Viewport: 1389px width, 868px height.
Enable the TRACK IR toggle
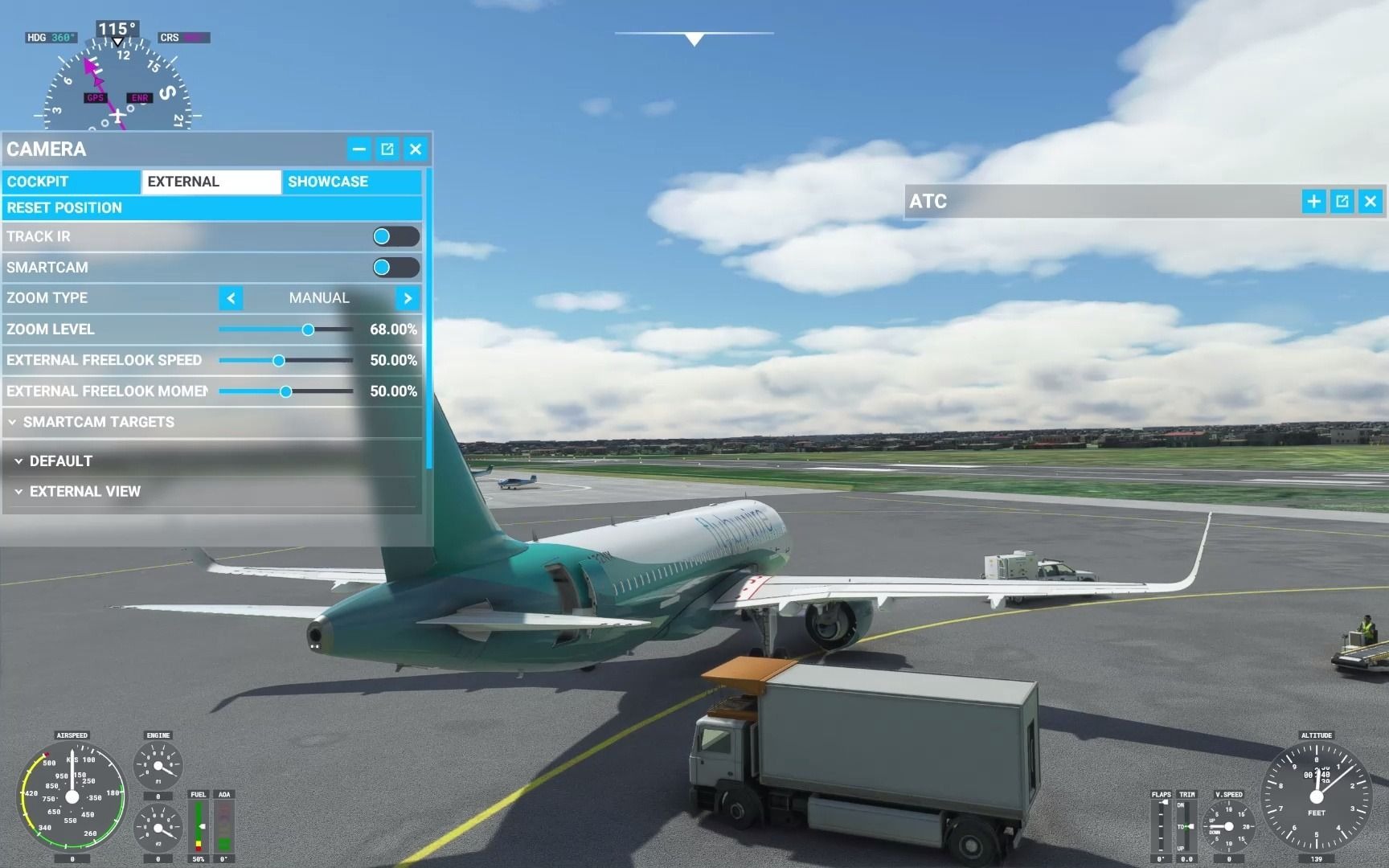click(x=396, y=235)
